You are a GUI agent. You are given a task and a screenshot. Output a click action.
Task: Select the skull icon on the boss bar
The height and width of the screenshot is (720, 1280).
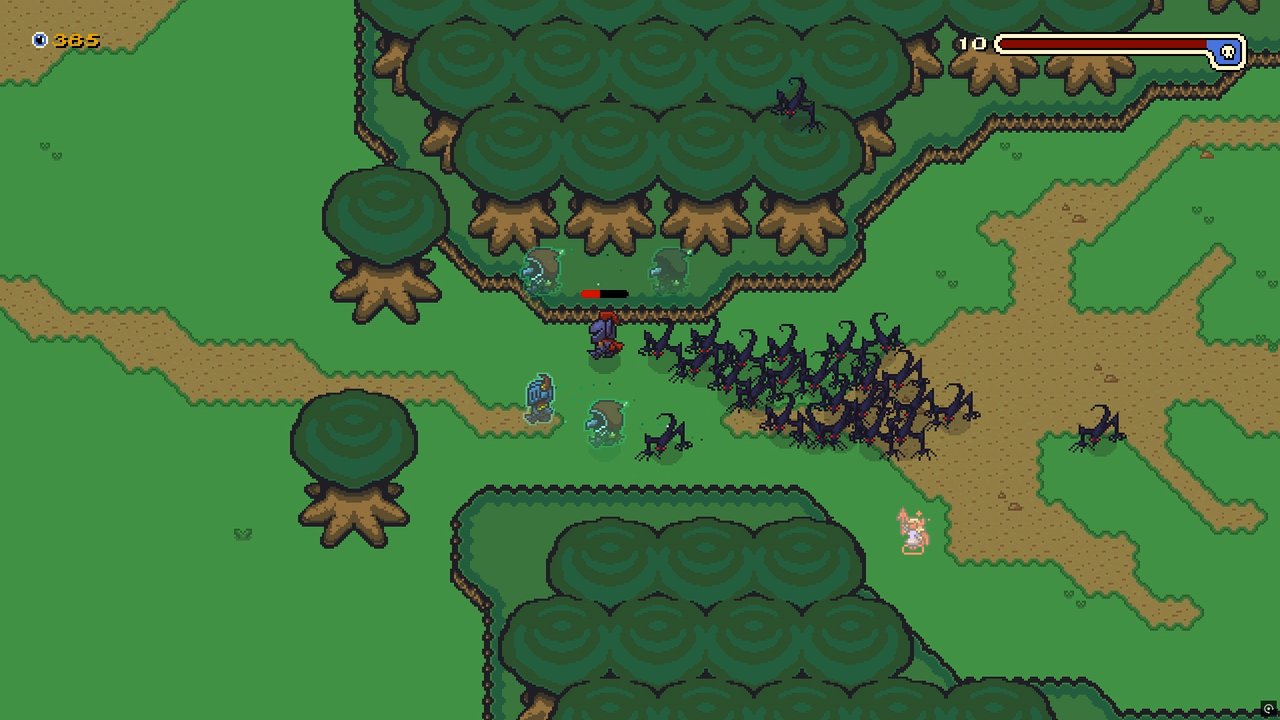pos(1227,48)
